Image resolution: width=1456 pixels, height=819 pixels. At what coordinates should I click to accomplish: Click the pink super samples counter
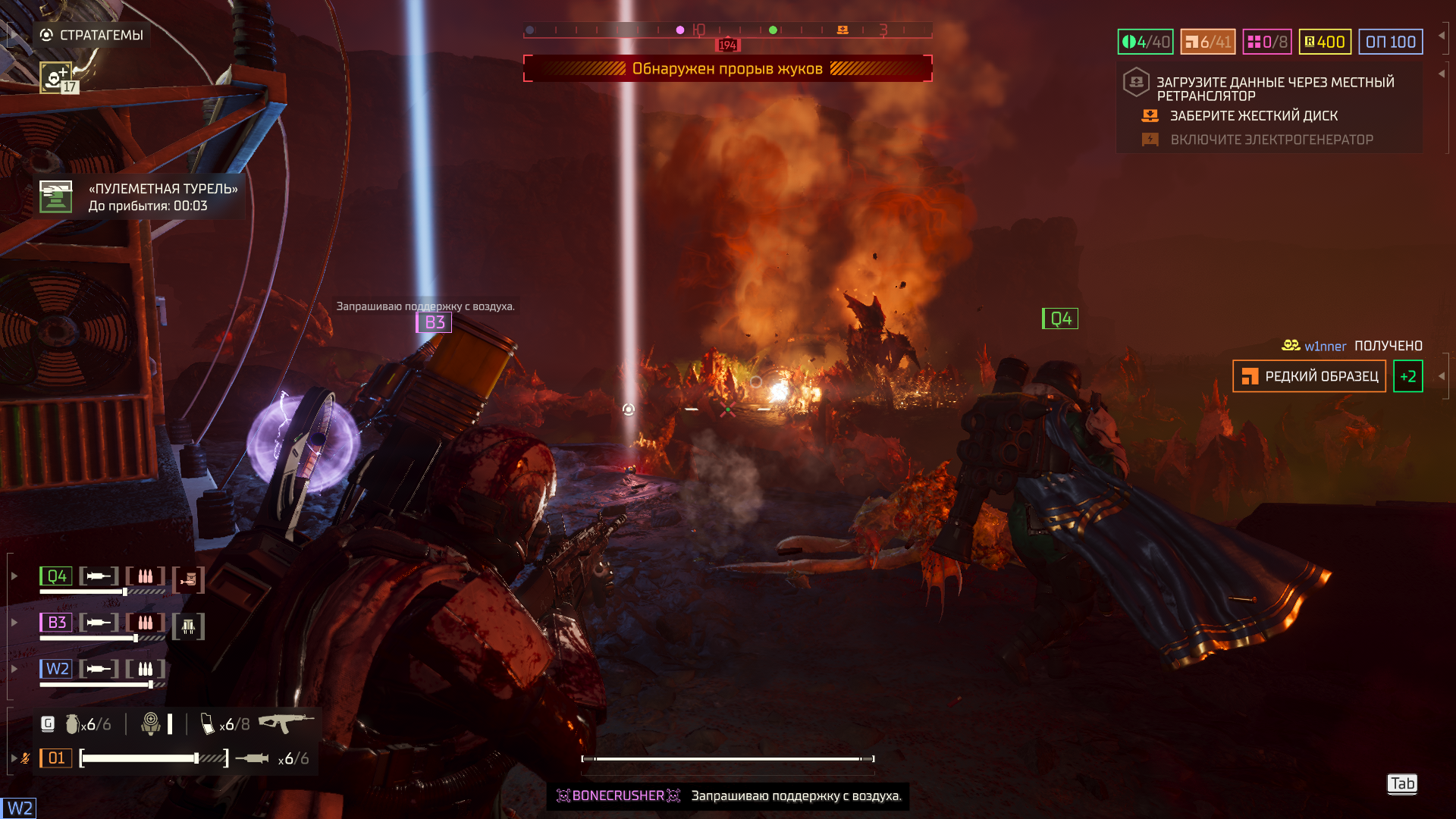coord(1266,42)
